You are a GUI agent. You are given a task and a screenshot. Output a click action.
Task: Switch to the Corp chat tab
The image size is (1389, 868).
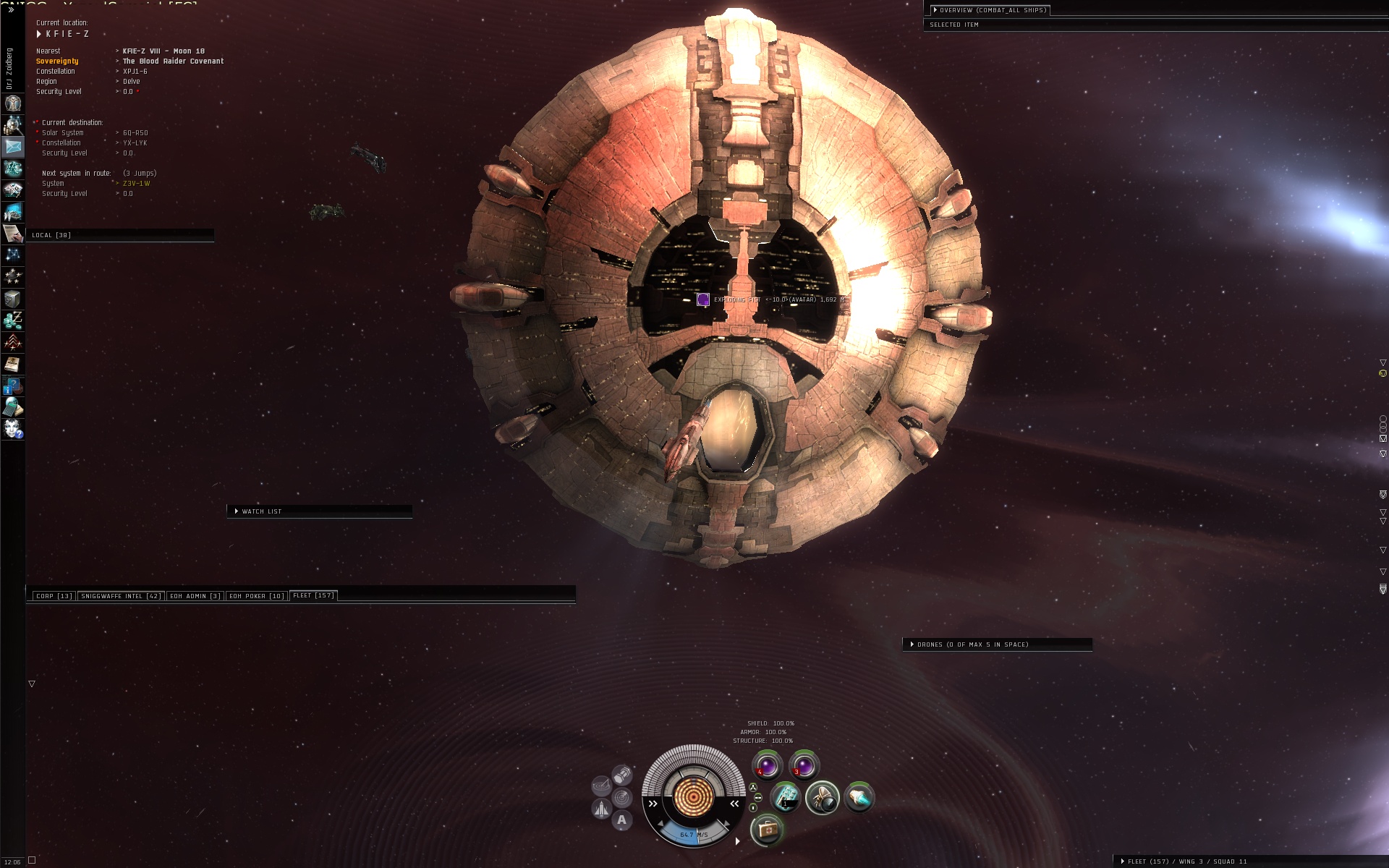tap(54, 596)
